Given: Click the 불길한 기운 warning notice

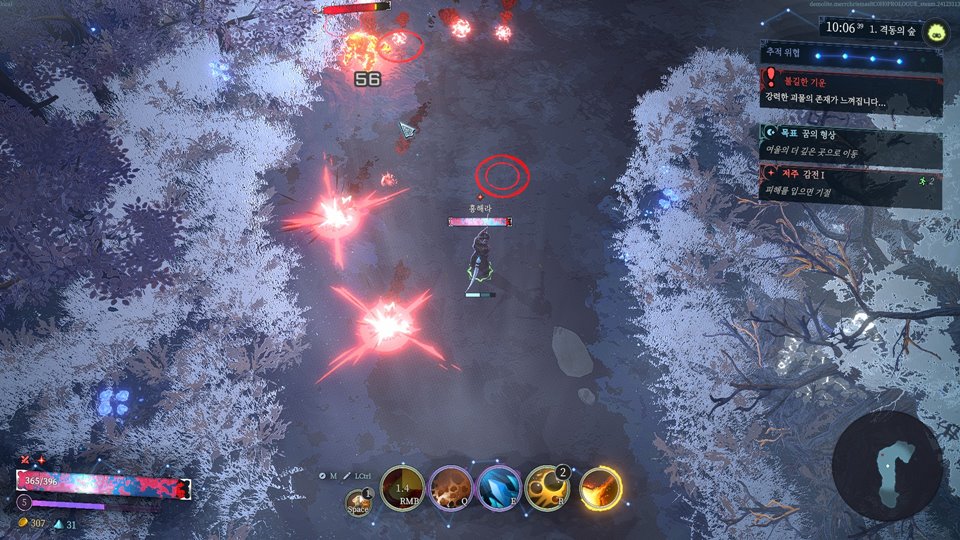Looking at the screenshot, I should point(851,91).
